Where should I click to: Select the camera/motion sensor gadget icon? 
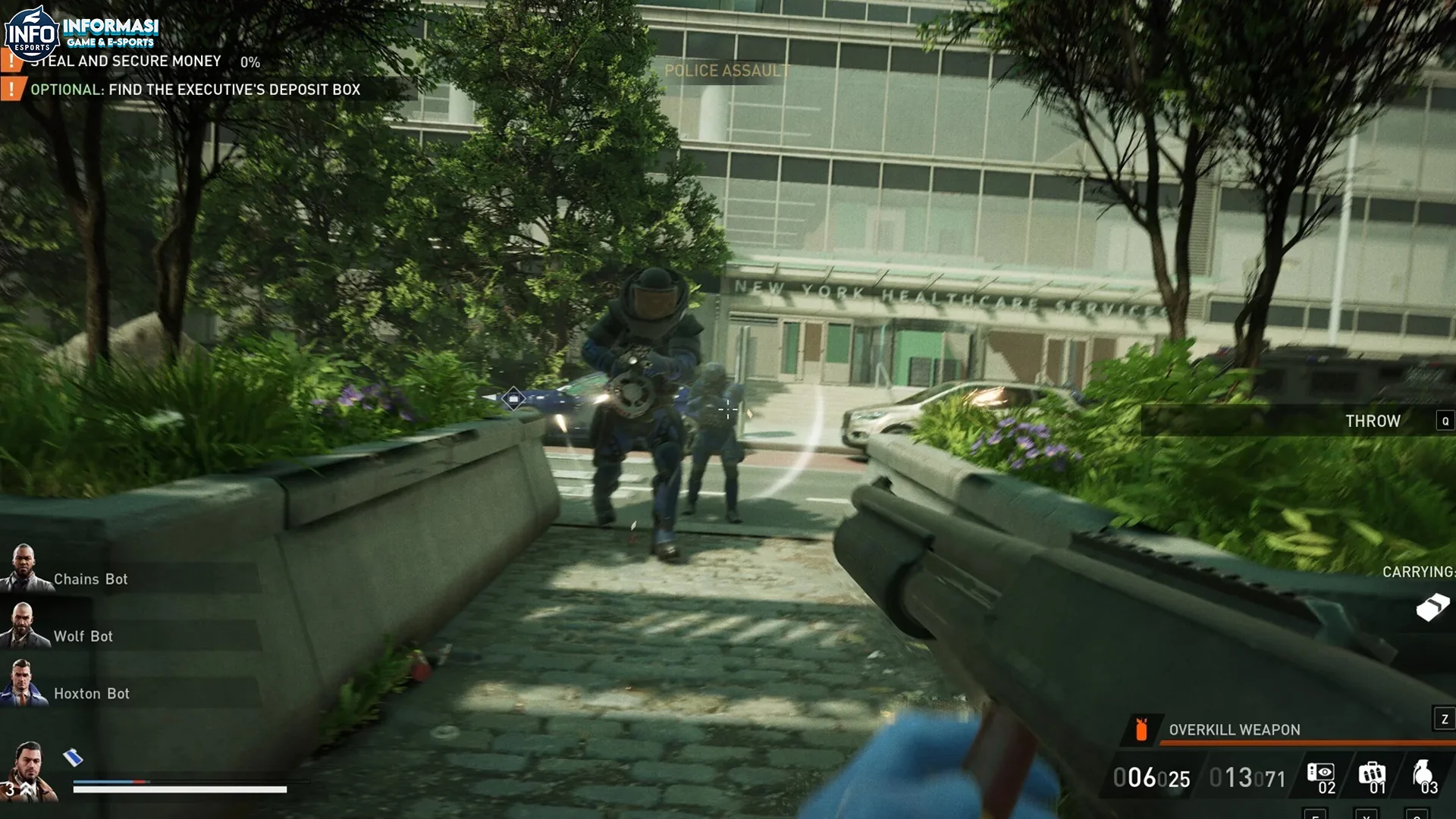tap(1321, 773)
